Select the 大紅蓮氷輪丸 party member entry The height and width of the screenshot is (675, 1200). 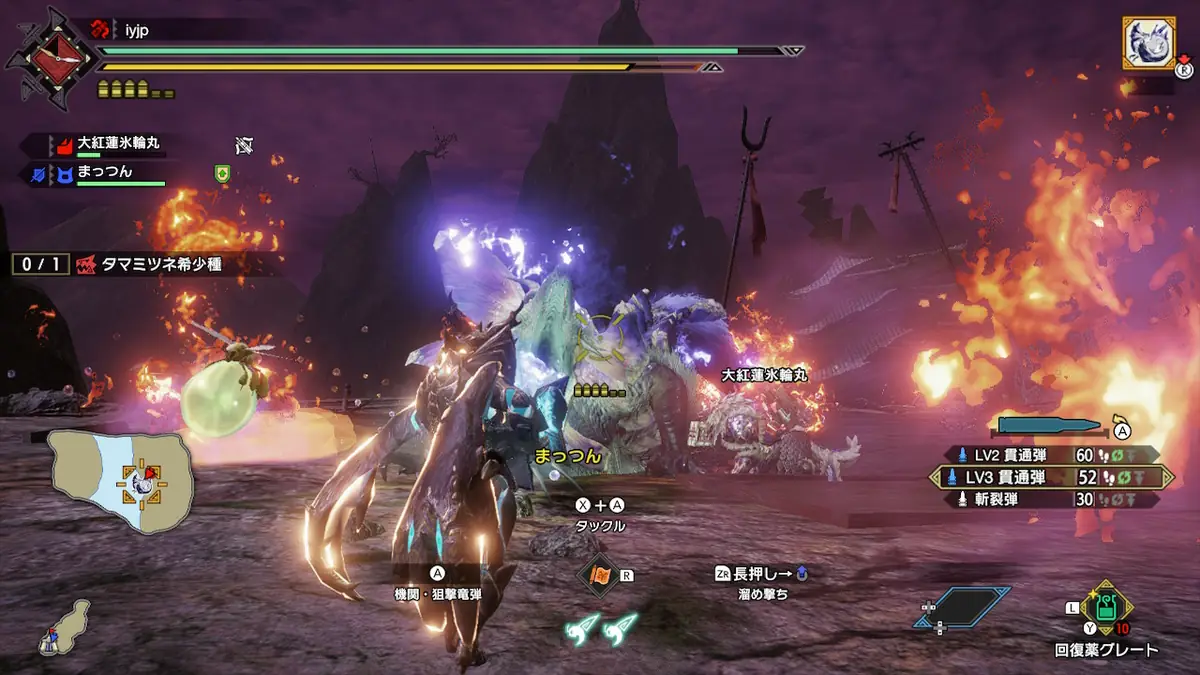[110, 145]
